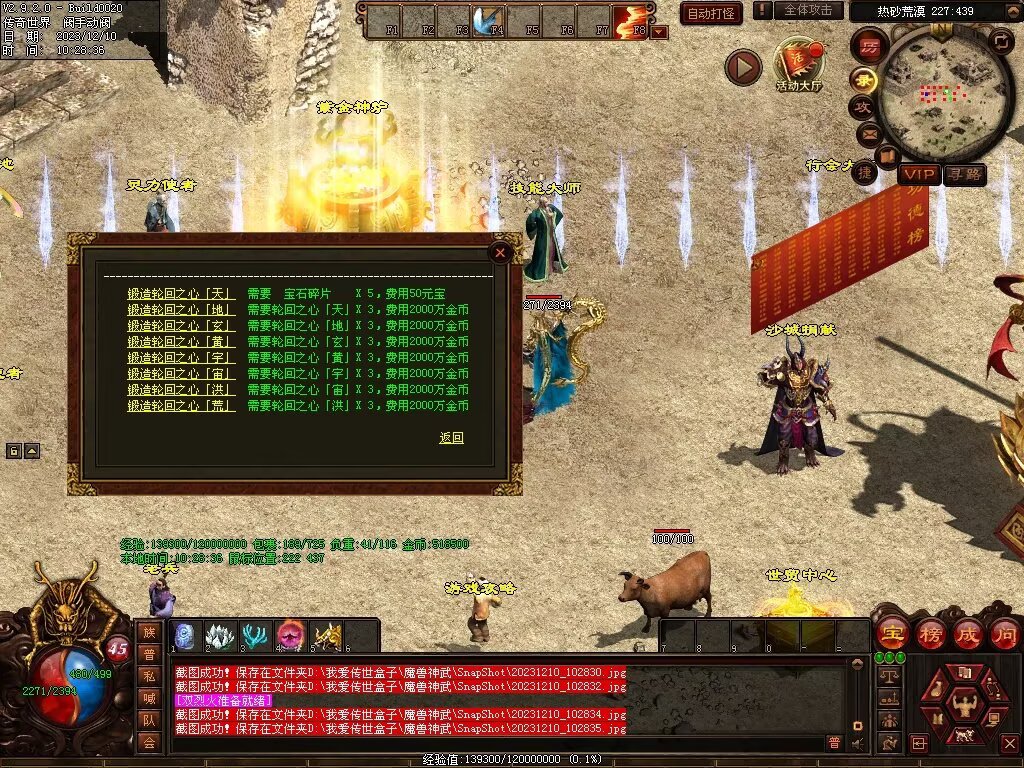The image size is (1024, 768).
Task: Activate 寻路 pathfinding button
Action: coord(964,175)
